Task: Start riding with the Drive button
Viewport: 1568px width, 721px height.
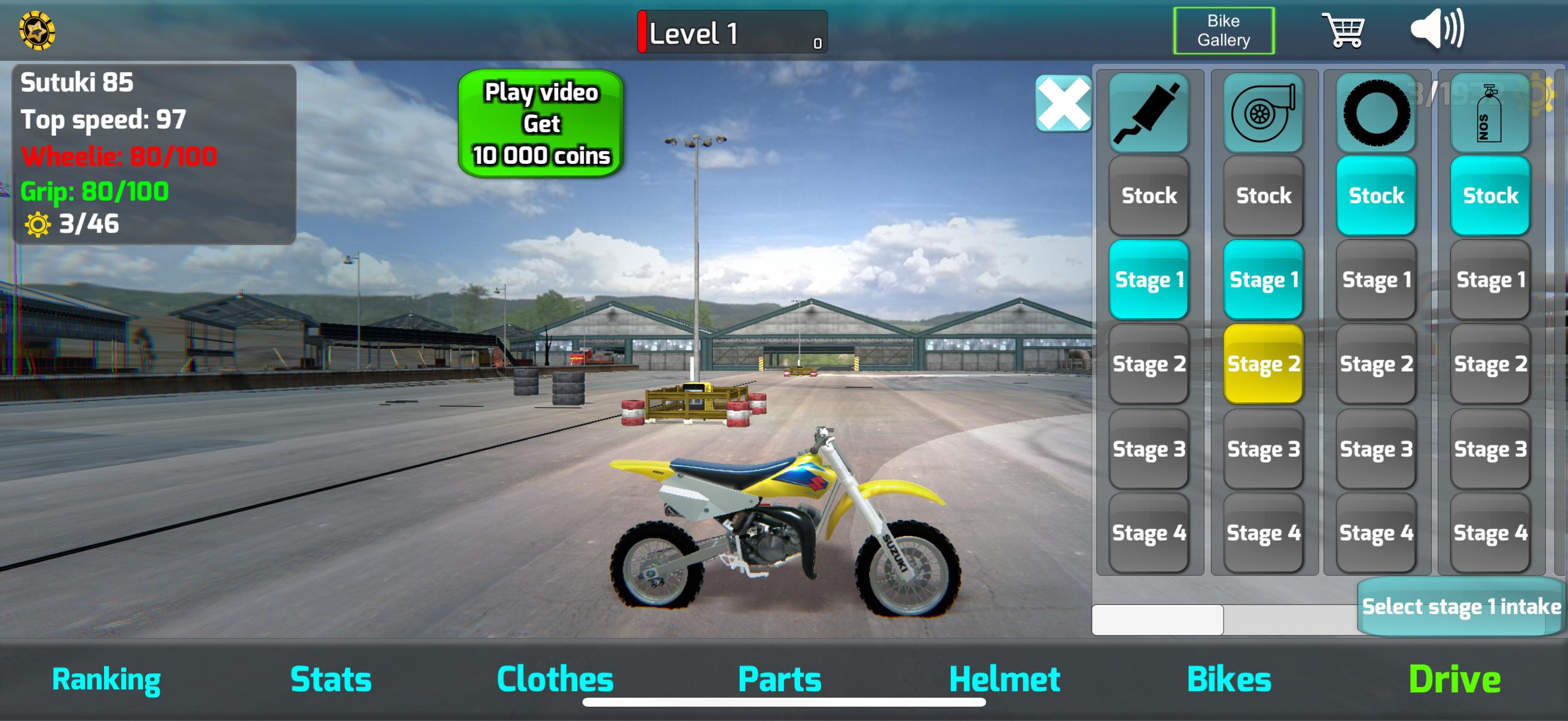Action: pyautogui.click(x=1454, y=679)
